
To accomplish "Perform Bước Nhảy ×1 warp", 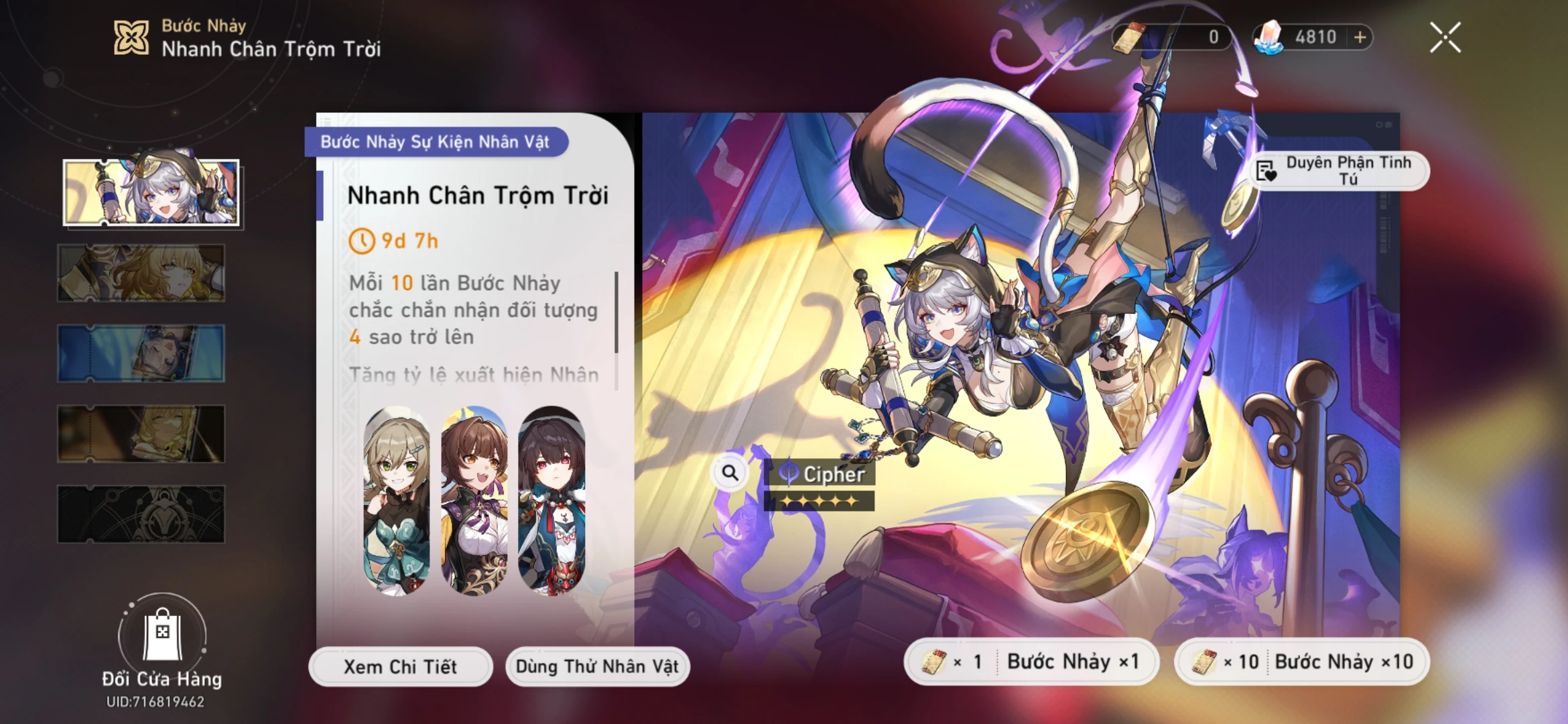I will point(1032,661).
